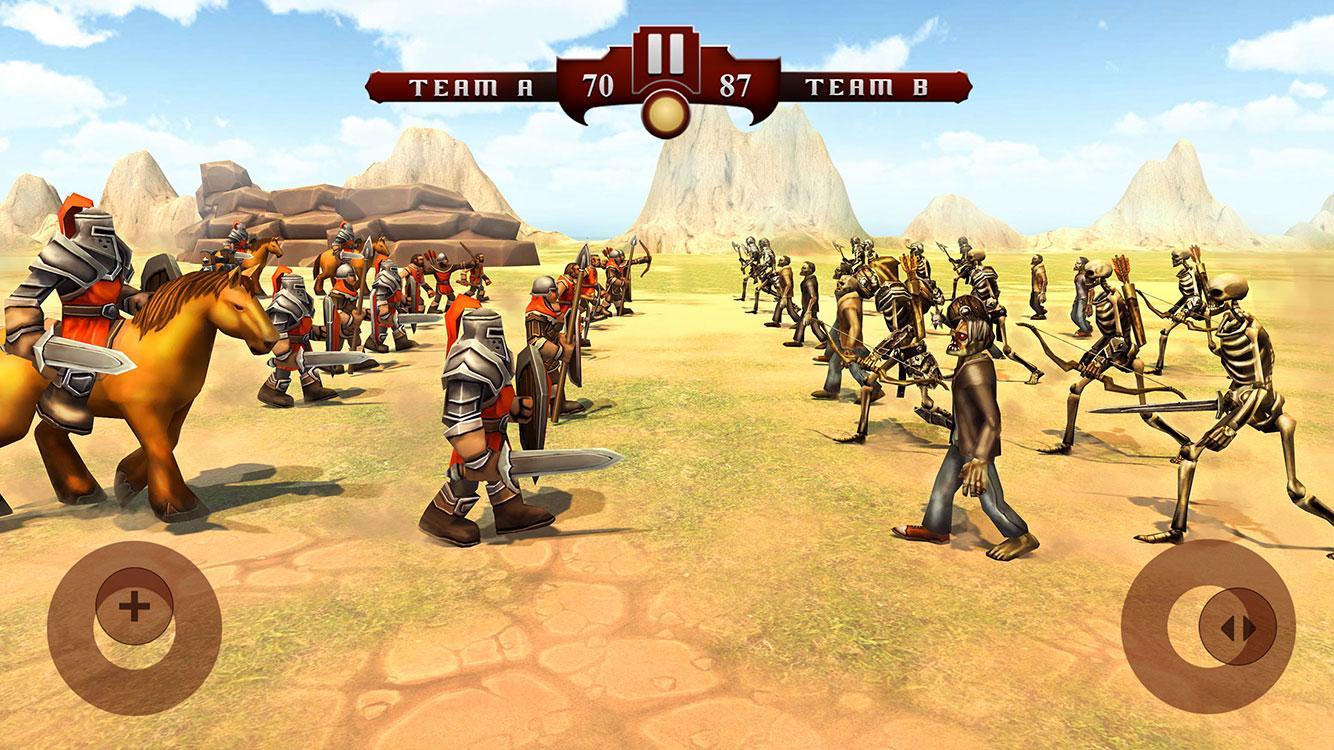Tap the plus-sign movement joystick
This screenshot has height=750, width=1334.
(134, 606)
